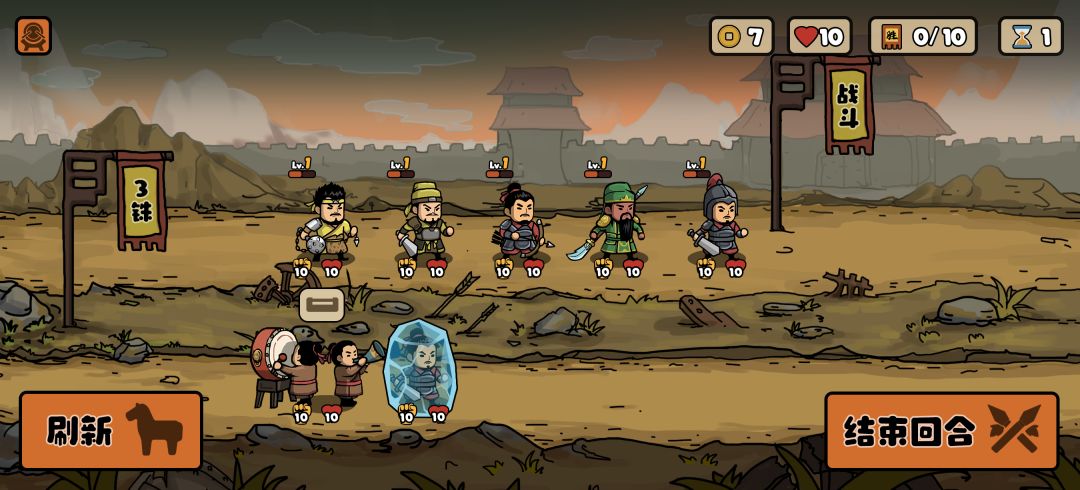The height and width of the screenshot is (490, 1080).
Task: Select the frozen soldier in the shop
Action: click(419, 368)
